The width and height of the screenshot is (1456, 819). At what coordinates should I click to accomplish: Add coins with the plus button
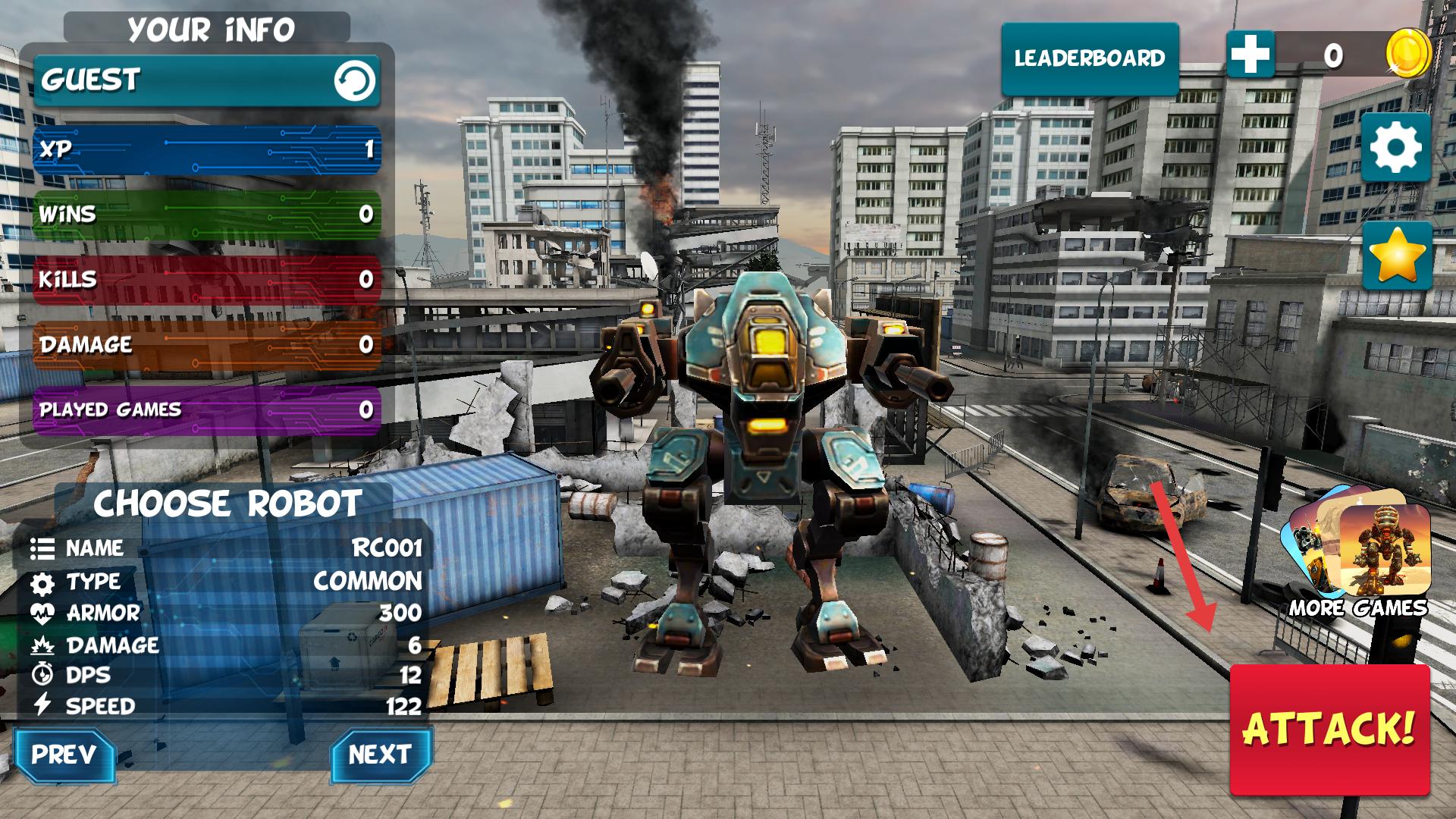(x=1250, y=55)
